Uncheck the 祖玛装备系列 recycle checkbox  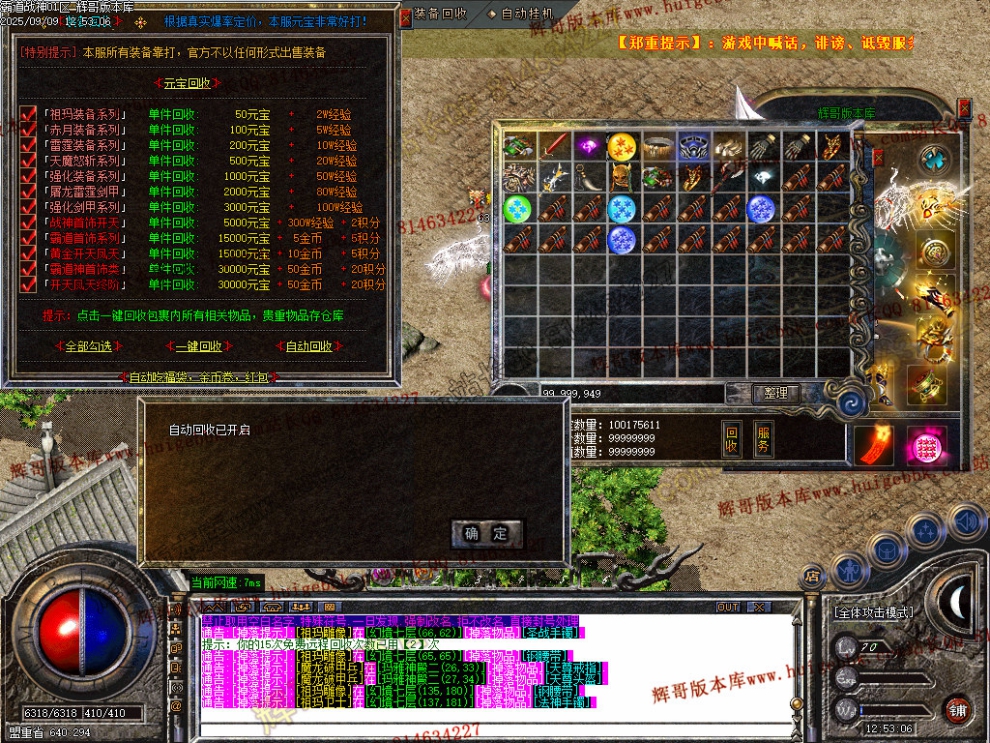pyautogui.click(x=28, y=115)
